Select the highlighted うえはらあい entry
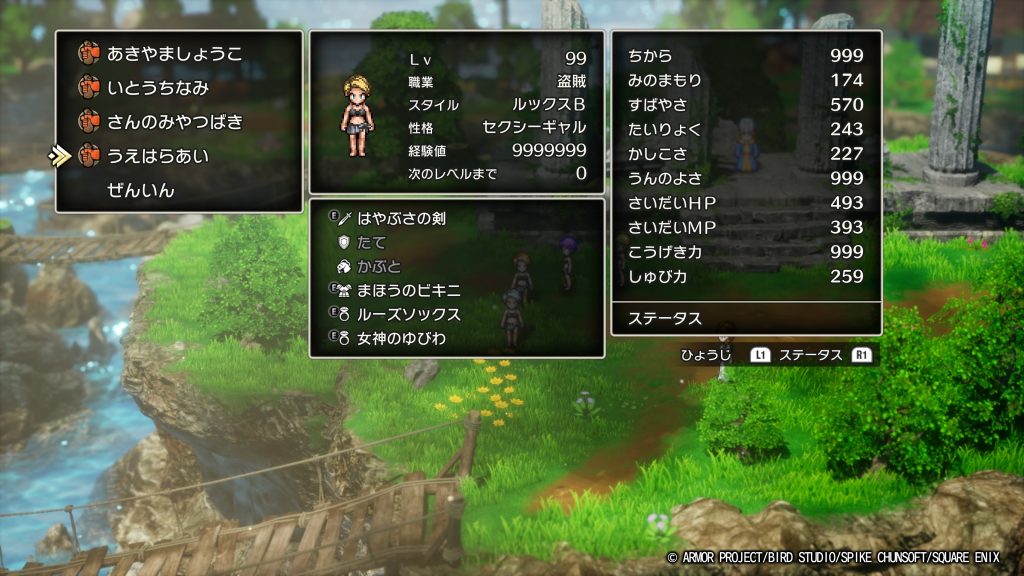This screenshot has height=576, width=1024. (158, 156)
